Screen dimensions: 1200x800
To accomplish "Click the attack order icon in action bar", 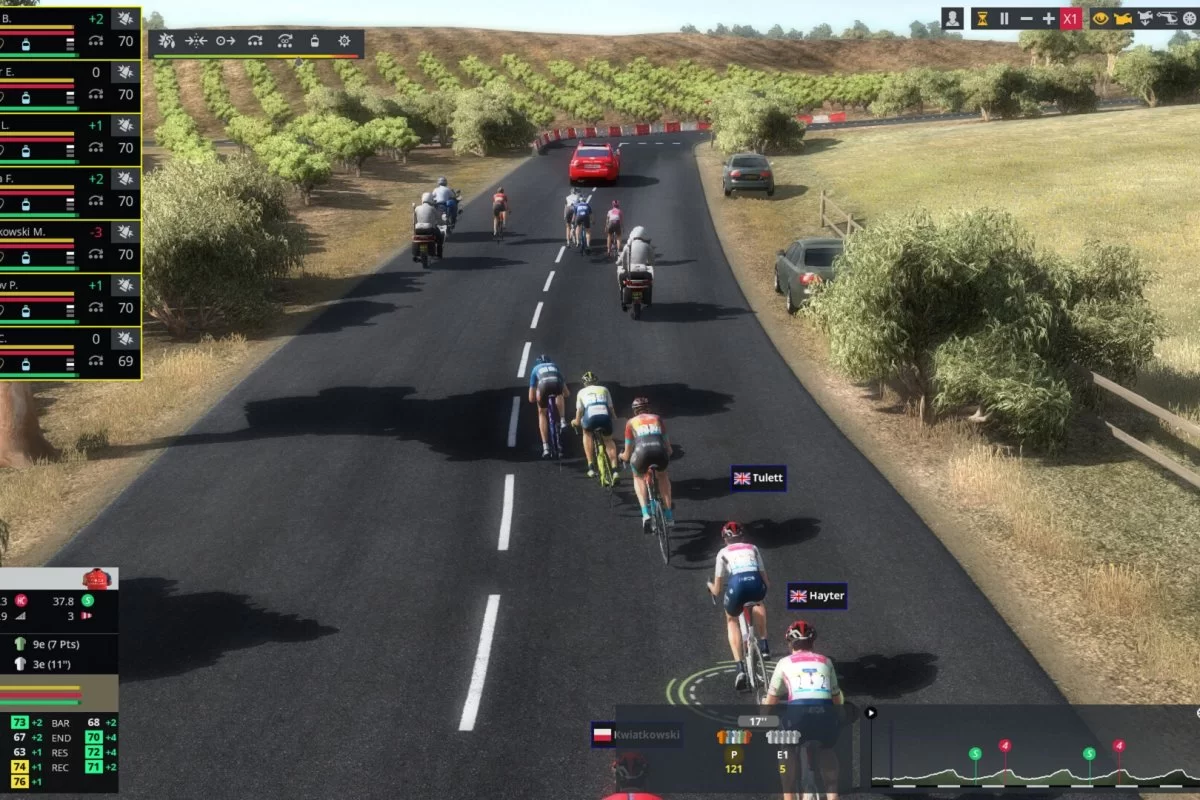I will 167,41.
